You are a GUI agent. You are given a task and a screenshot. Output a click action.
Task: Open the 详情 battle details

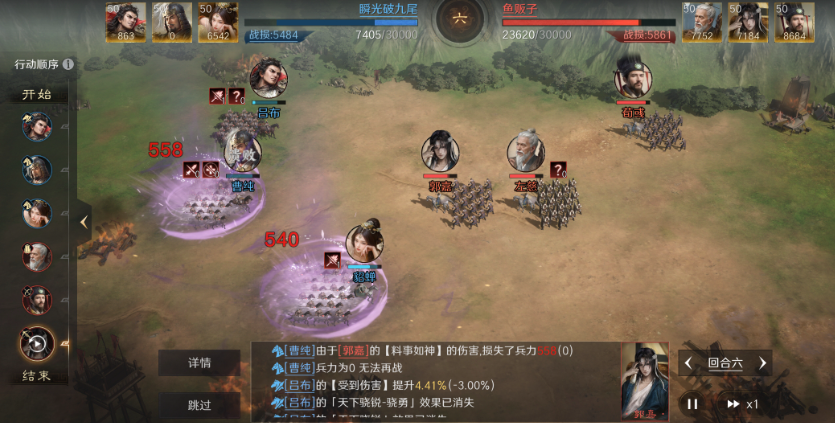(x=199, y=363)
